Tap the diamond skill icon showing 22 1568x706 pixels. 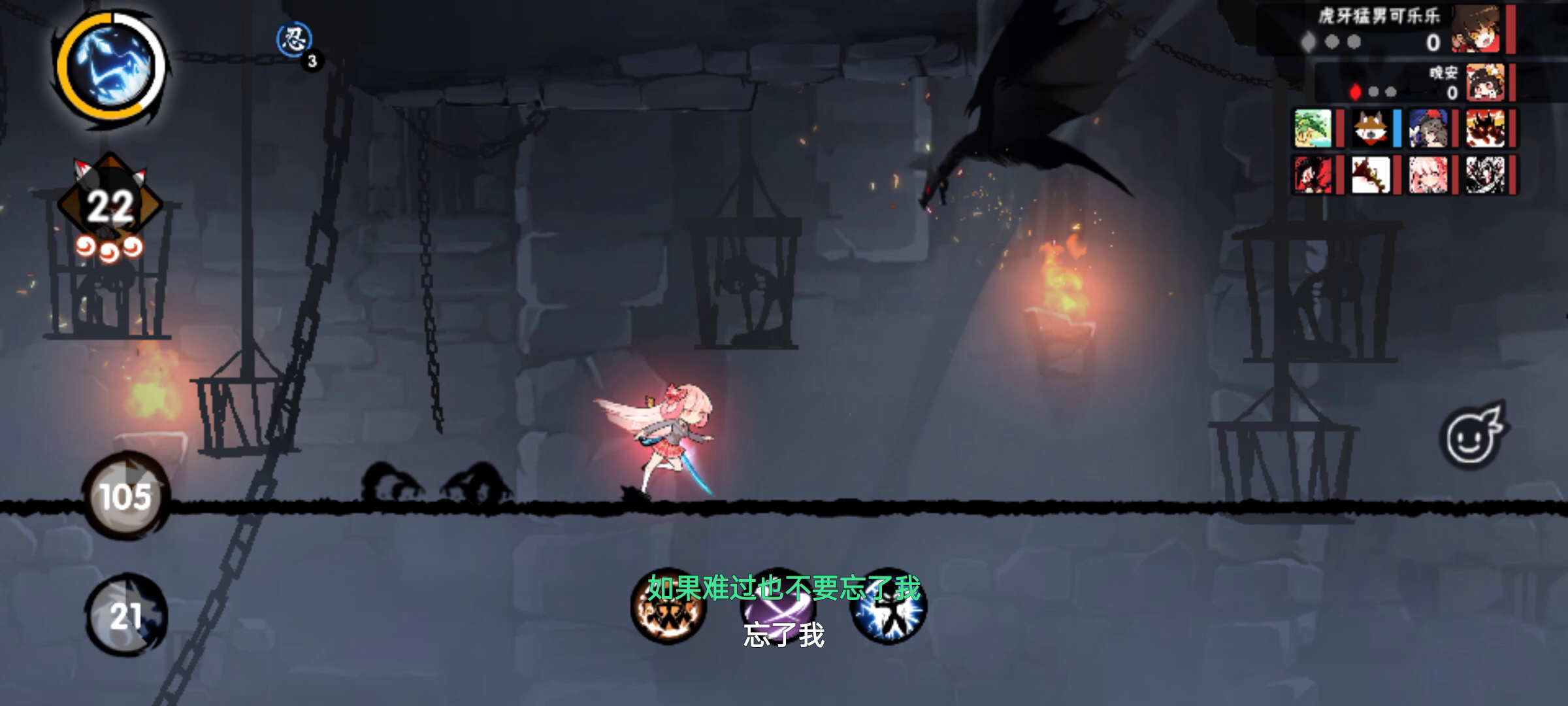[110, 204]
